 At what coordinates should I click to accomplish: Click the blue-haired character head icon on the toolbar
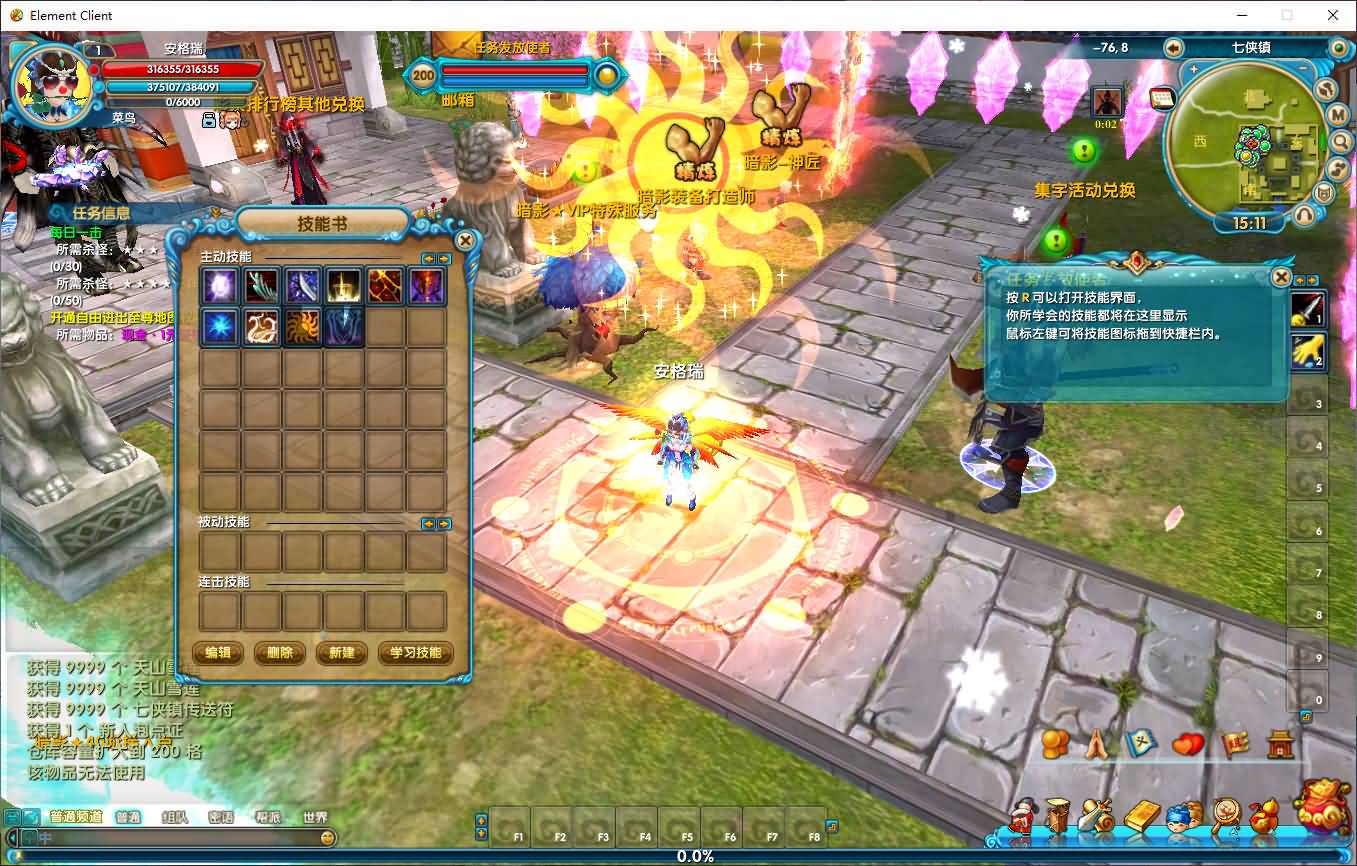point(1179,817)
